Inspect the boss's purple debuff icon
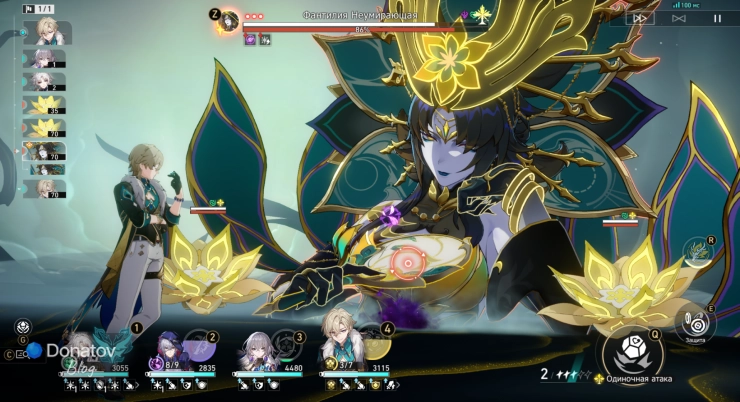This screenshot has width=740, height=402. [249, 39]
